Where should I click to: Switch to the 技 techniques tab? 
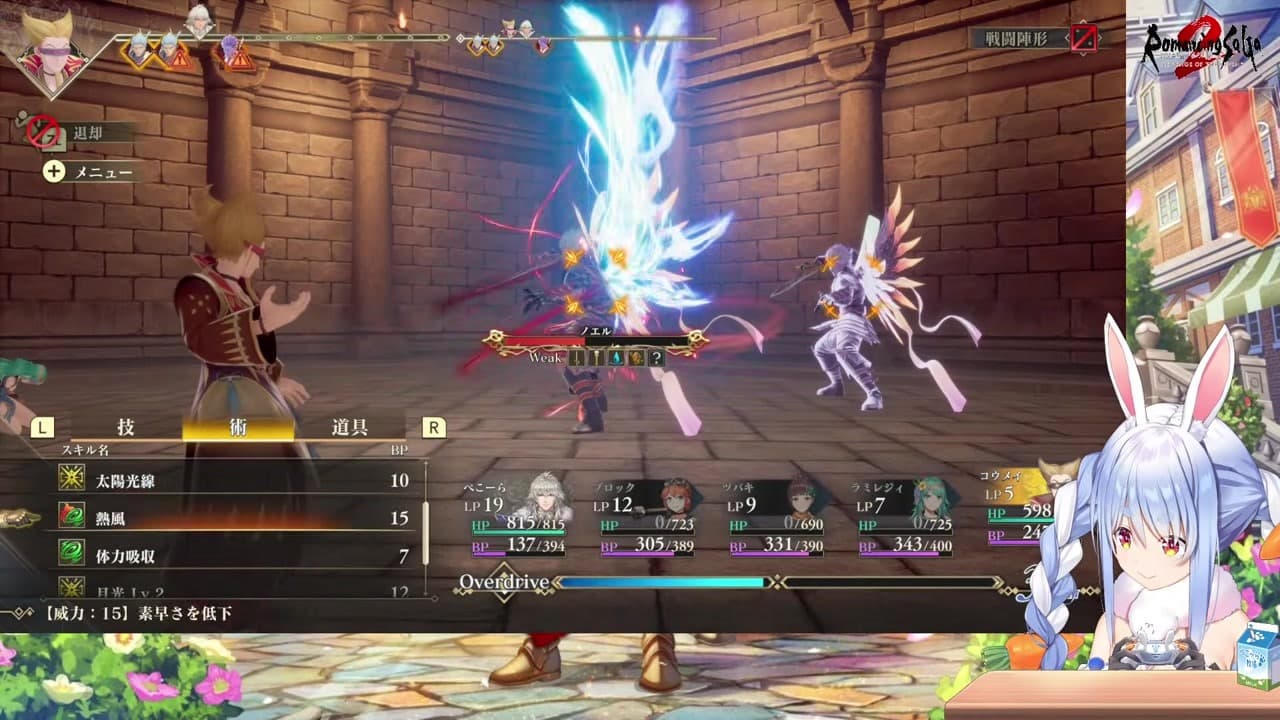126,427
